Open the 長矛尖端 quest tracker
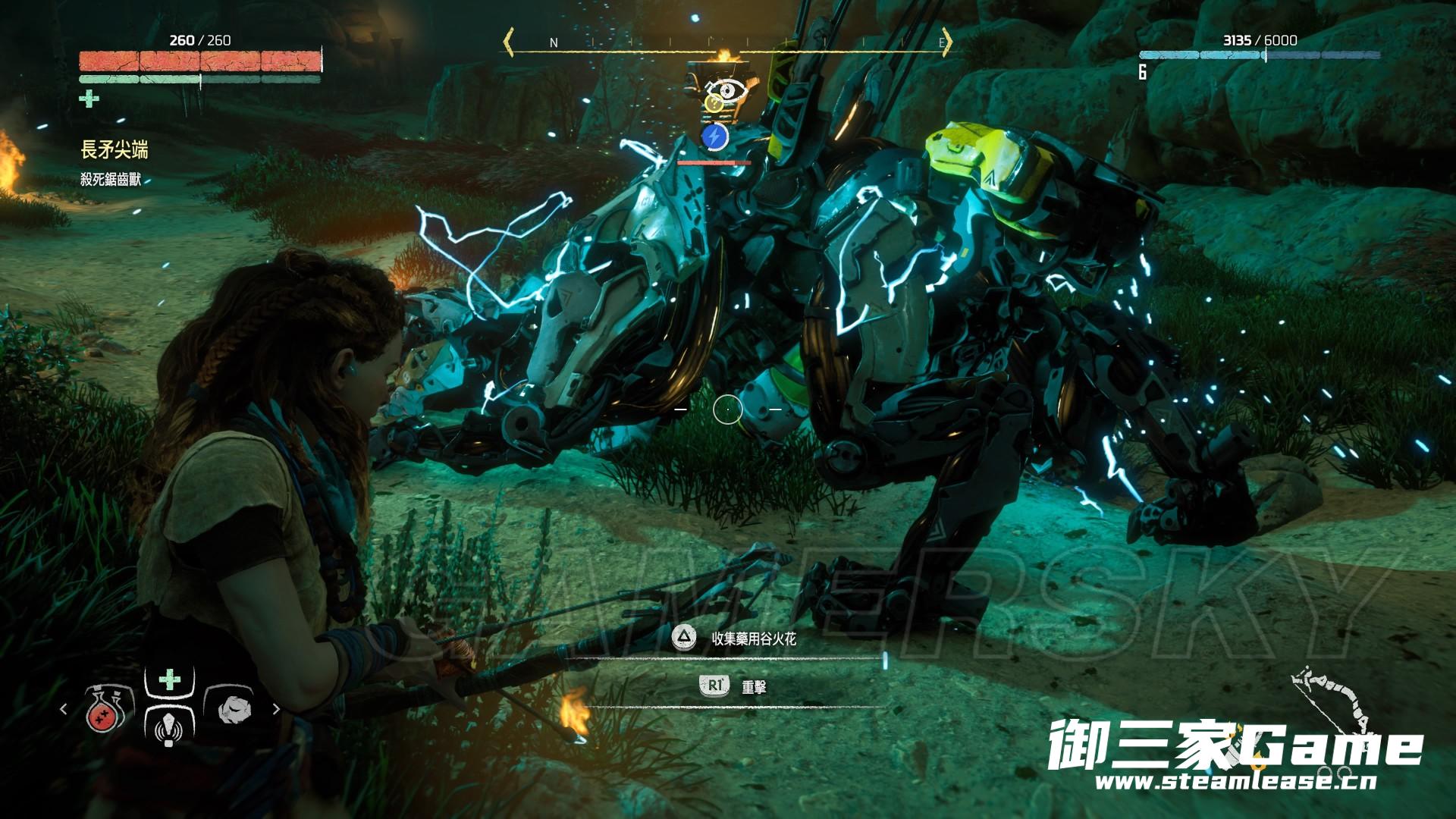 pyautogui.click(x=114, y=150)
